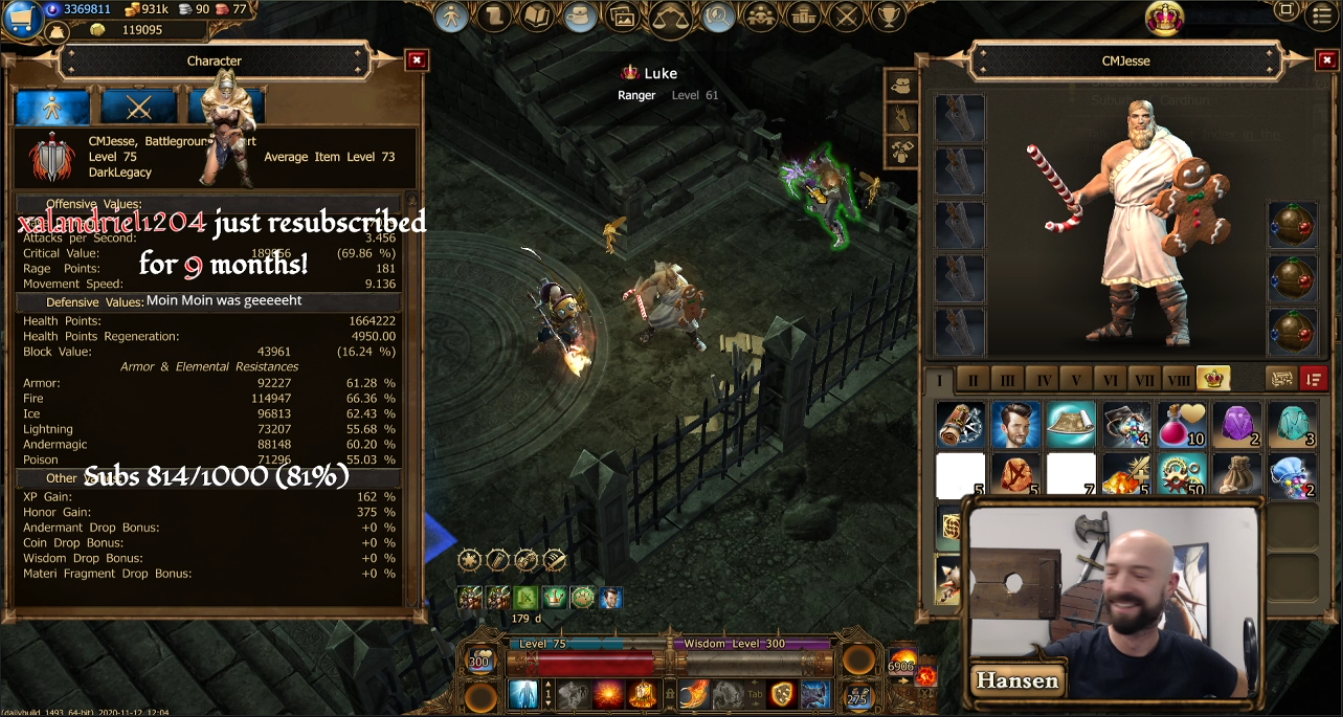Open the crossed swords PvP menu icon
The height and width of the screenshot is (717, 1343).
[x=846, y=16]
